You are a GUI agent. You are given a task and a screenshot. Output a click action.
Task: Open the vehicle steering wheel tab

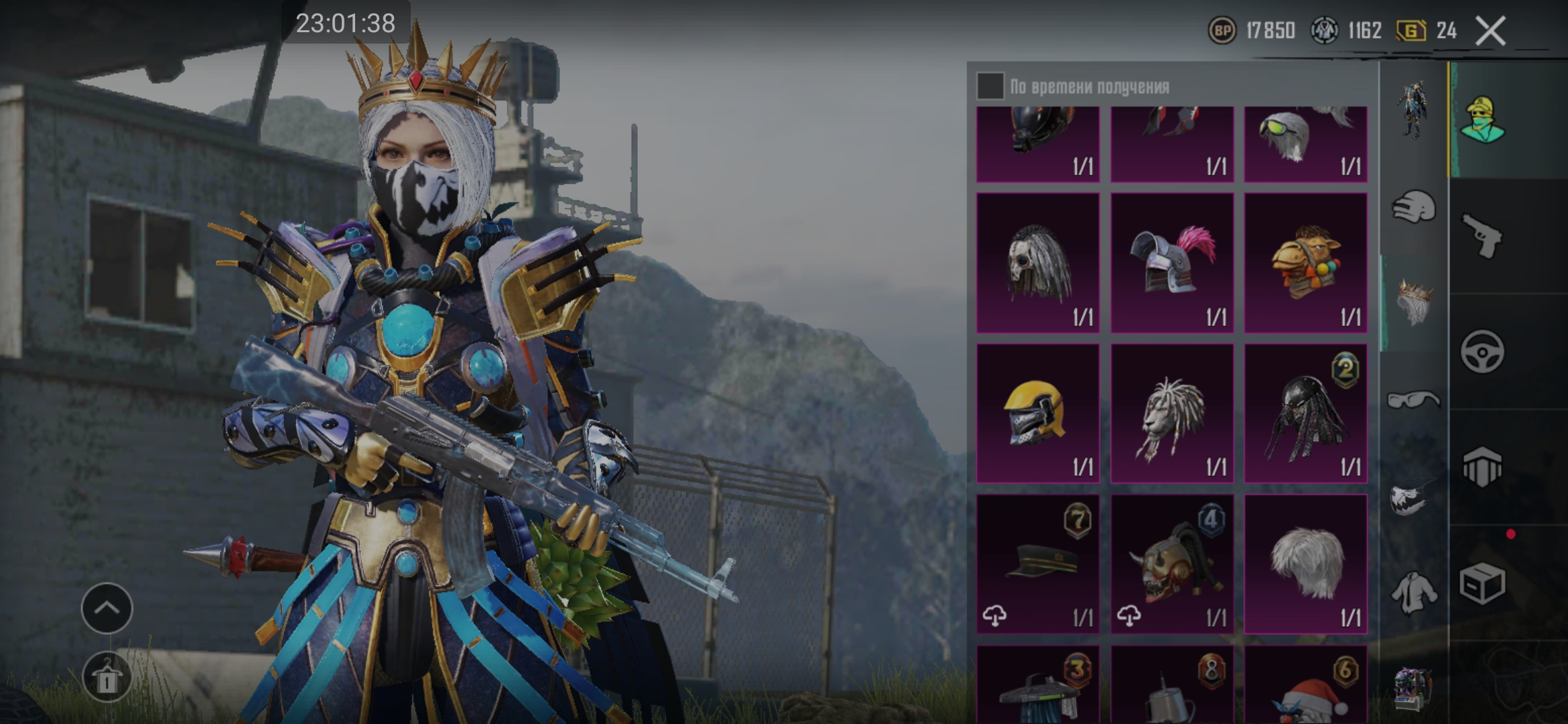1483,352
